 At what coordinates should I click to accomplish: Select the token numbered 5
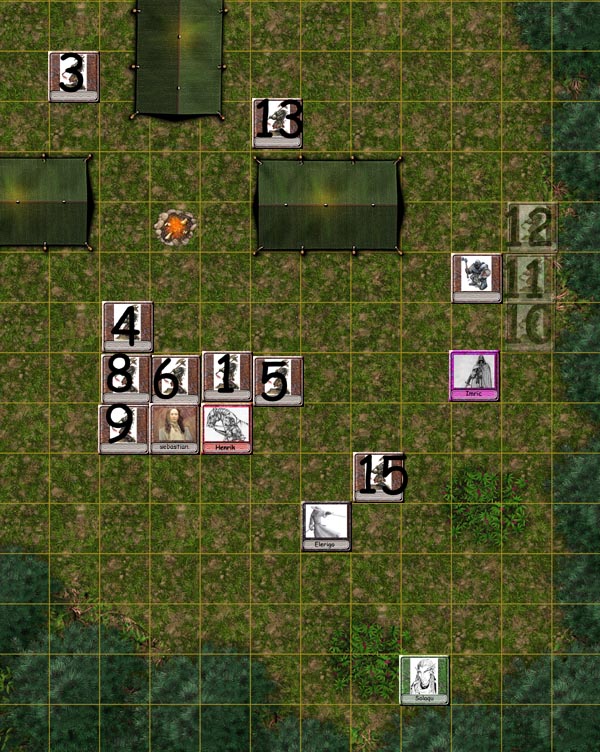[277, 380]
